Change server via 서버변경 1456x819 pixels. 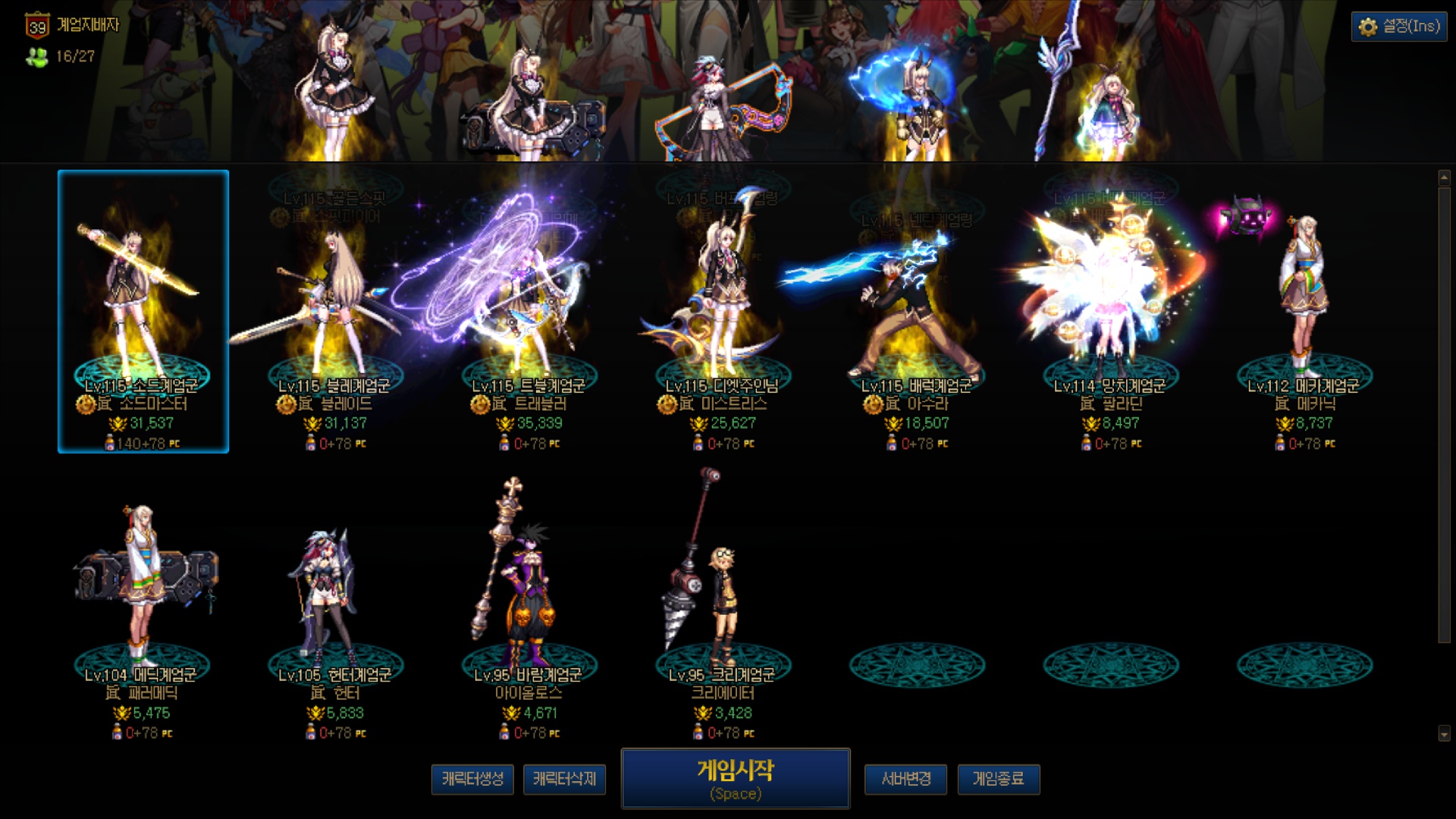[905, 779]
